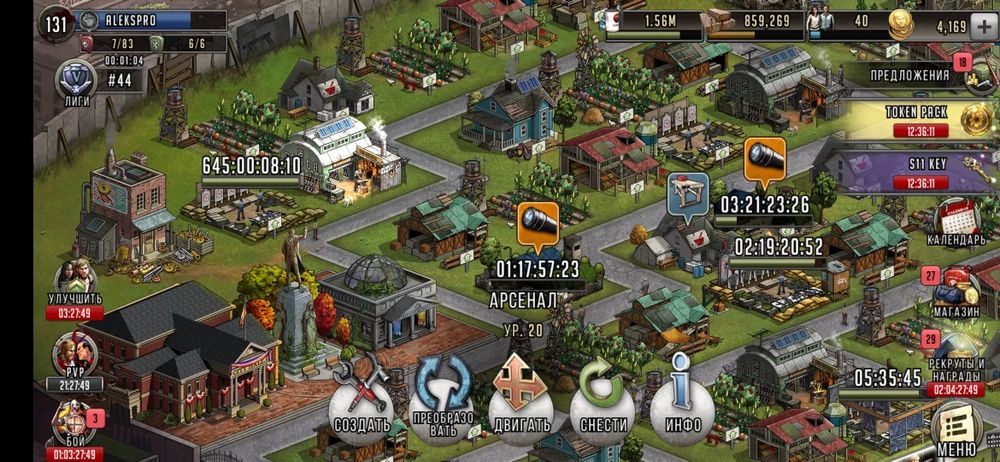This screenshot has width=1000, height=462.
Task: Open the Магазин shop
Action: (x=957, y=290)
